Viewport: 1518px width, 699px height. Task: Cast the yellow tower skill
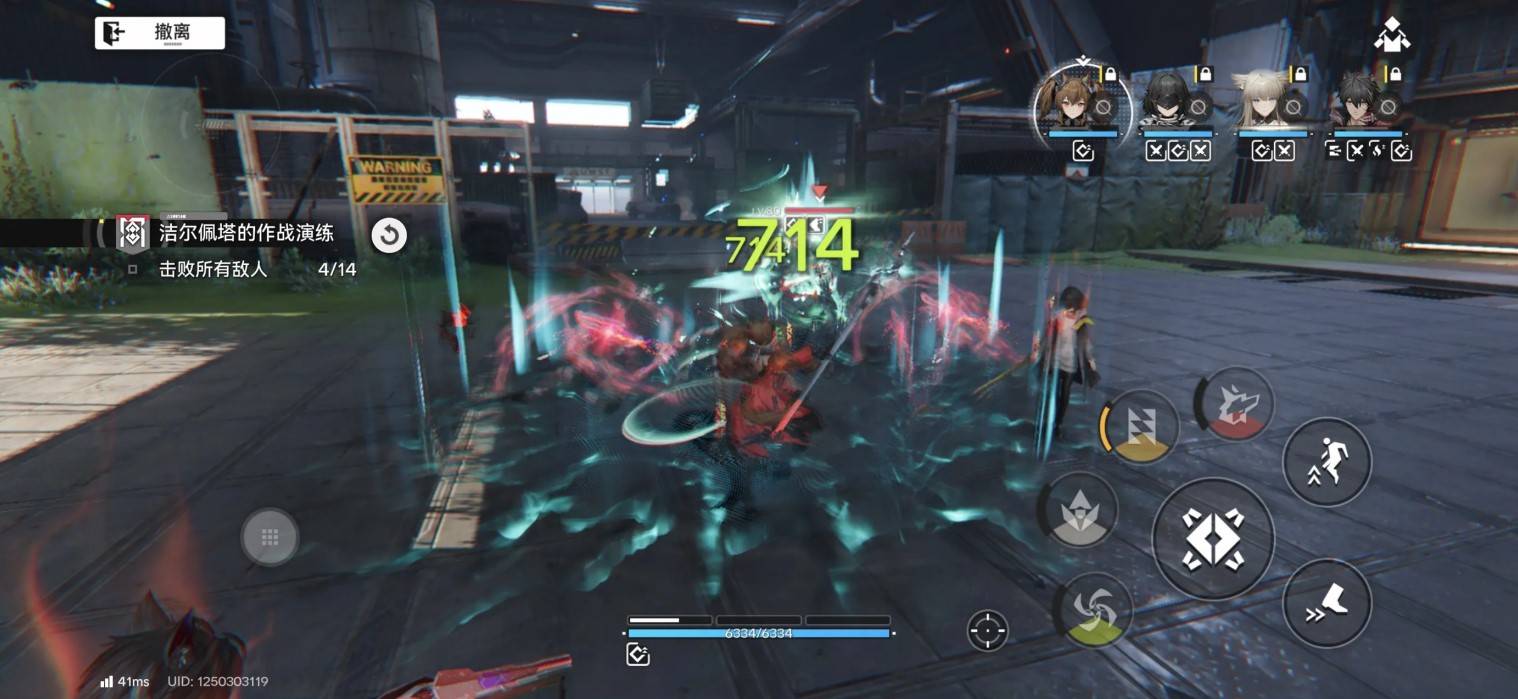tap(1142, 426)
